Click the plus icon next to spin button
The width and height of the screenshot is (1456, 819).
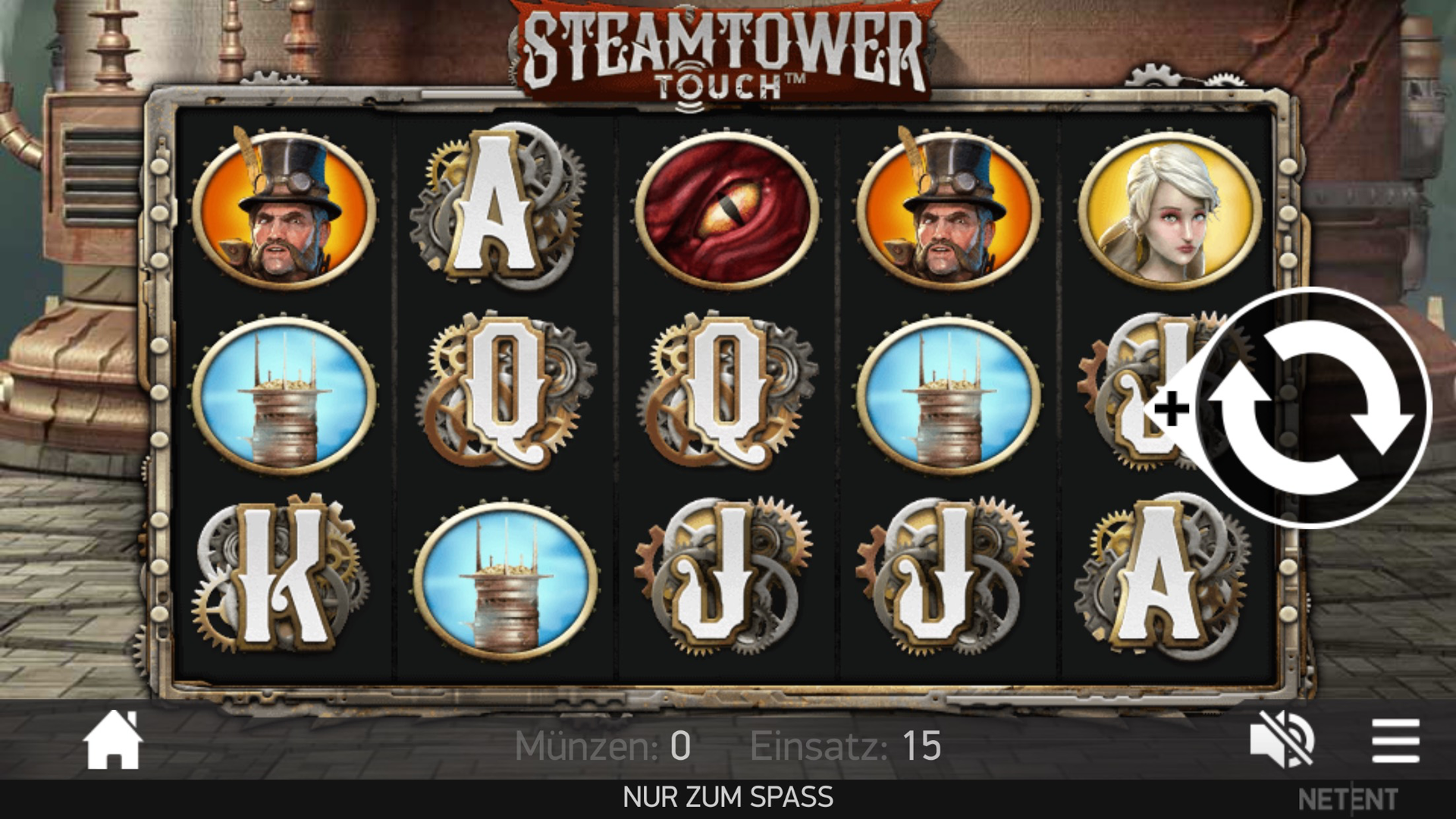(x=1172, y=409)
